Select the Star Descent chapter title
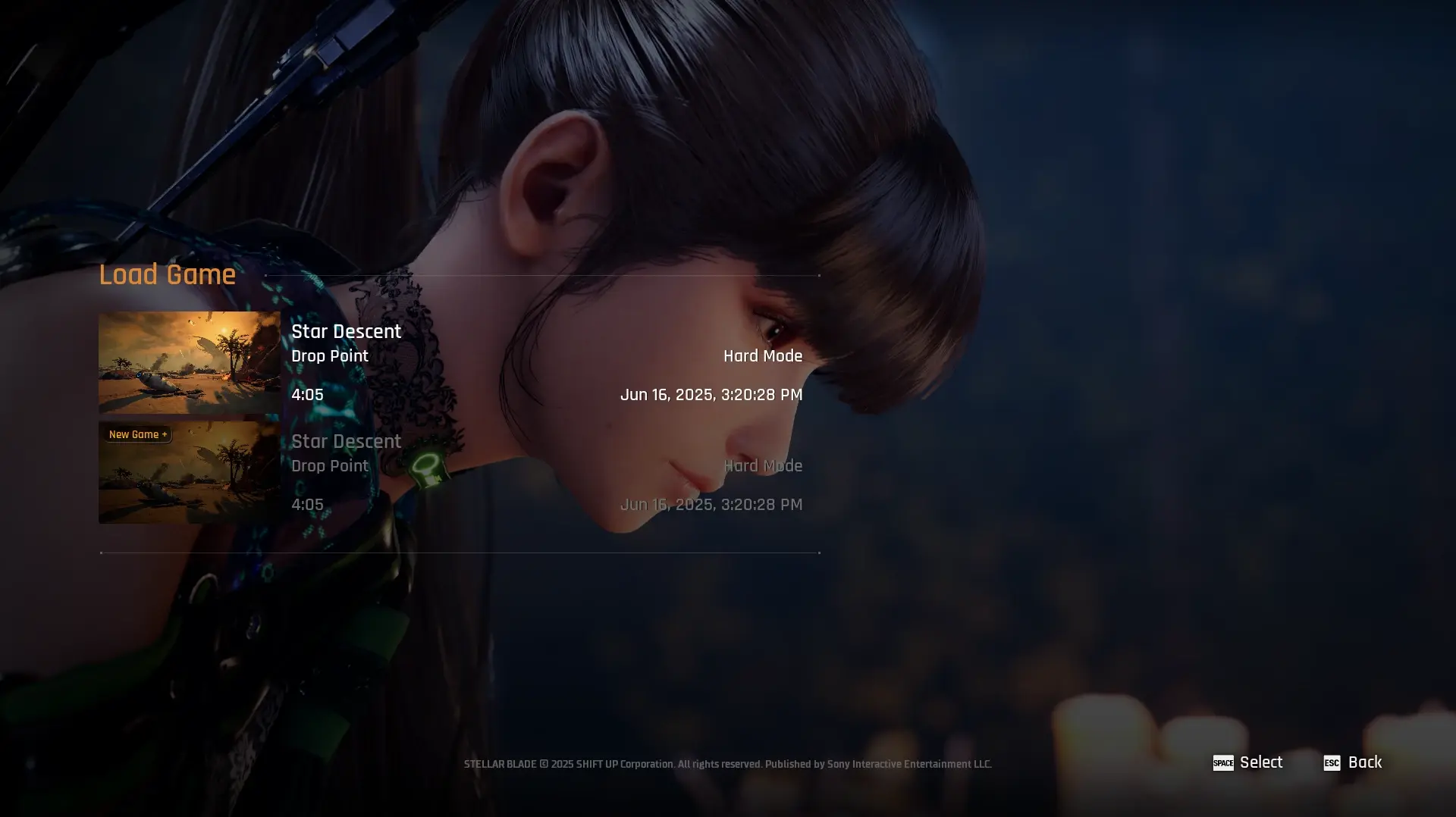This screenshot has height=817, width=1456. pos(346,331)
